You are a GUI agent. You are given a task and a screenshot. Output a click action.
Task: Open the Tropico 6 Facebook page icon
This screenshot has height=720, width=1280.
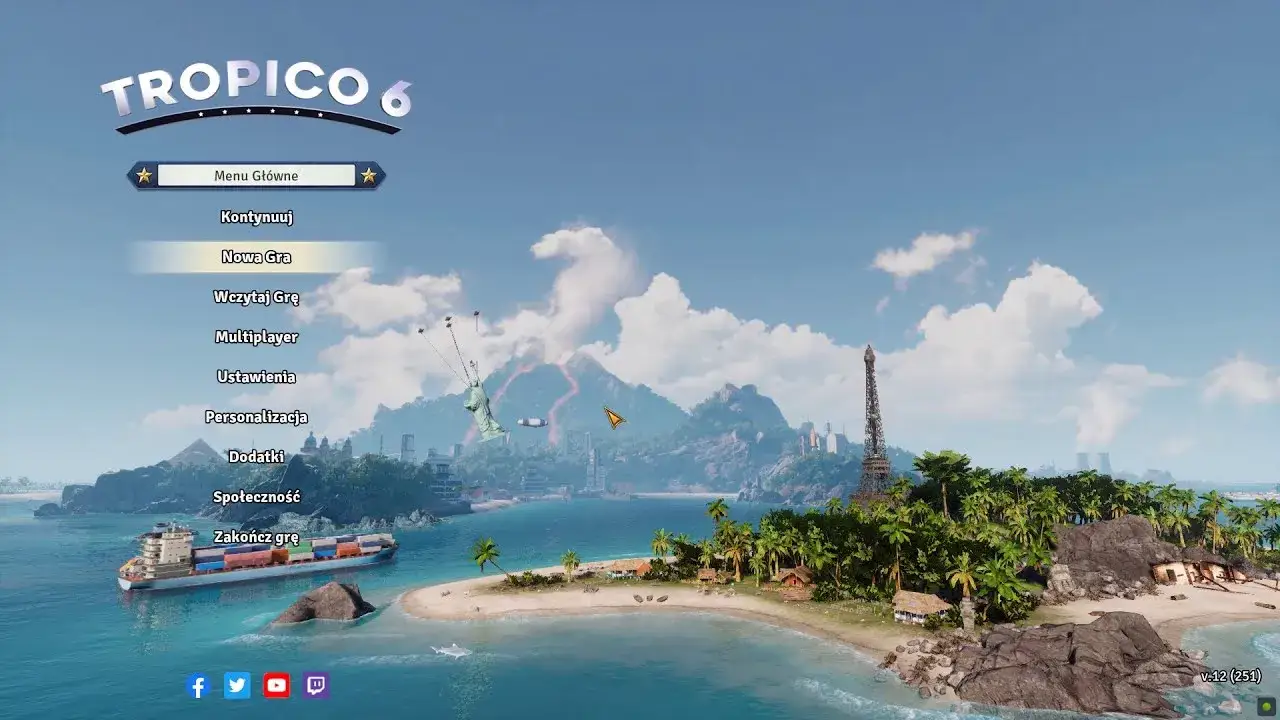[x=198, y=687]
